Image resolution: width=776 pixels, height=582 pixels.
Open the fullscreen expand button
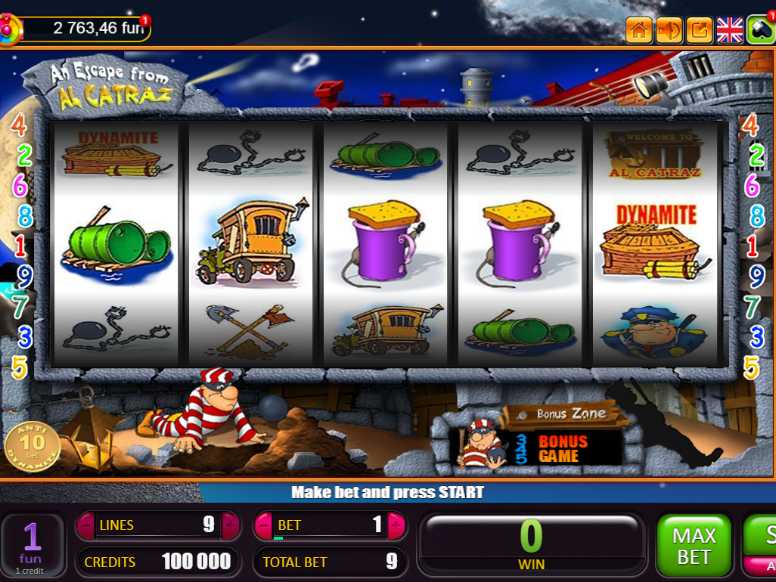coord(699,30)
